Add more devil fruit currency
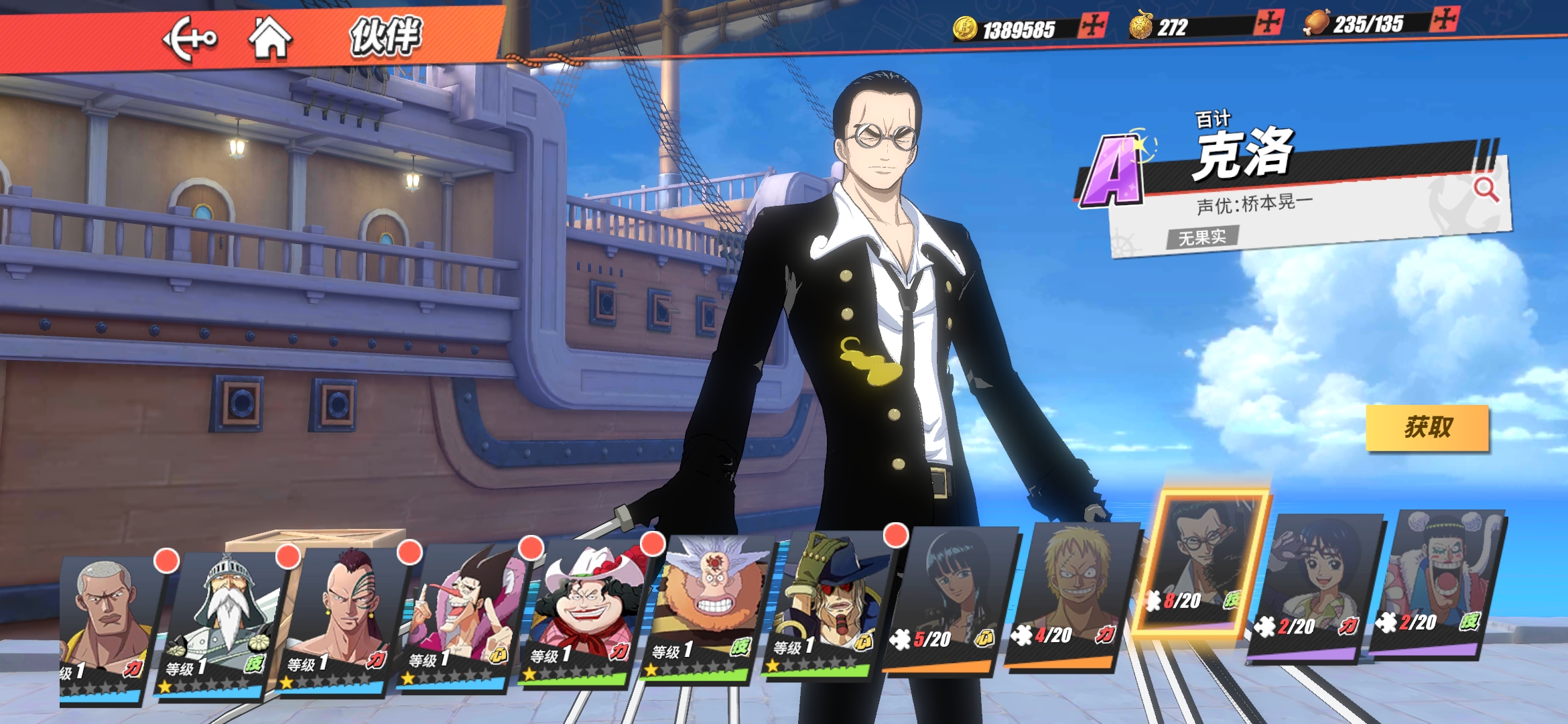 1269,23
